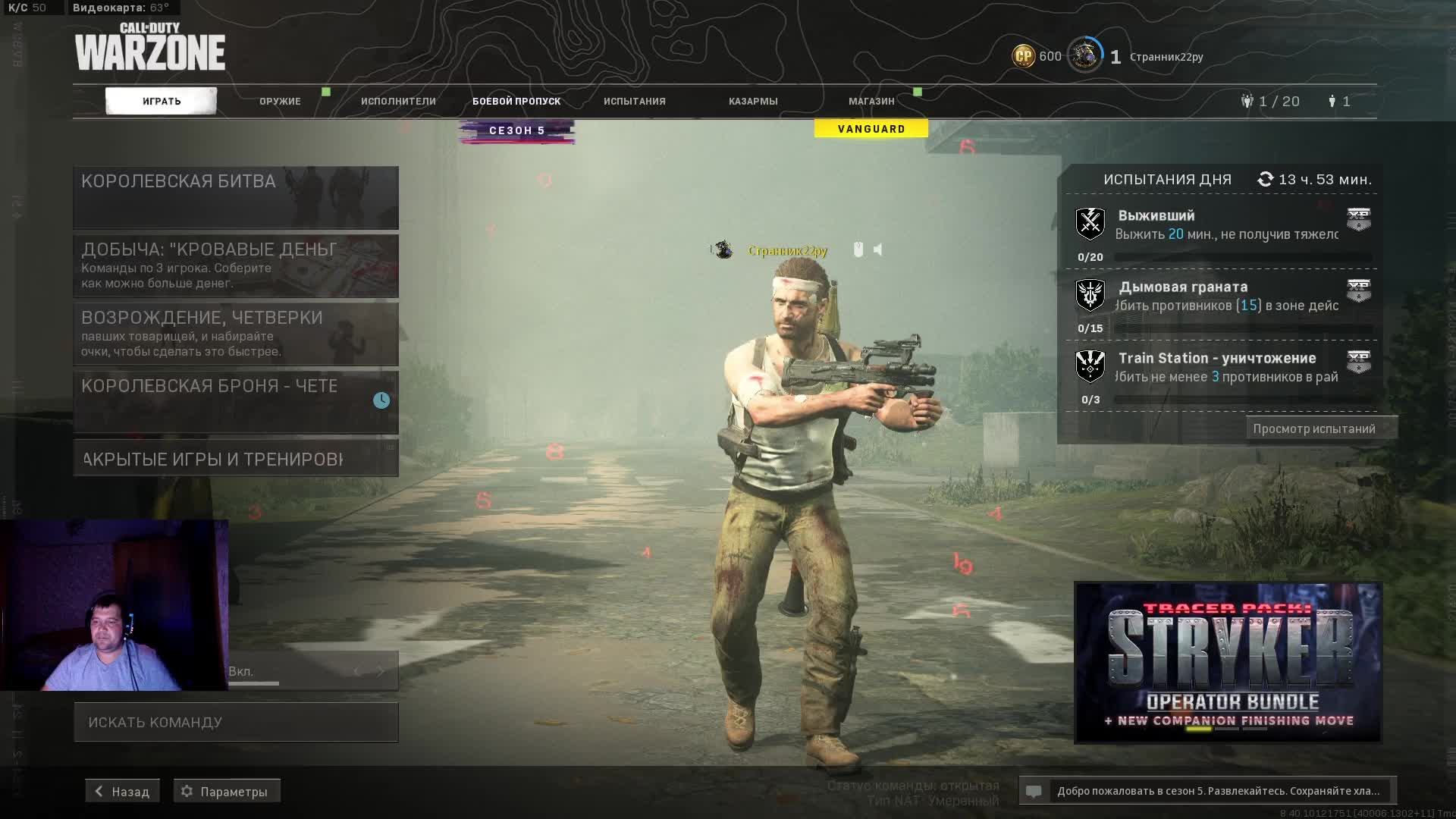Click the ИСКАТЬ КОМАНДУ button
The width and height of the screenshot is (1456, 819).
236,722
